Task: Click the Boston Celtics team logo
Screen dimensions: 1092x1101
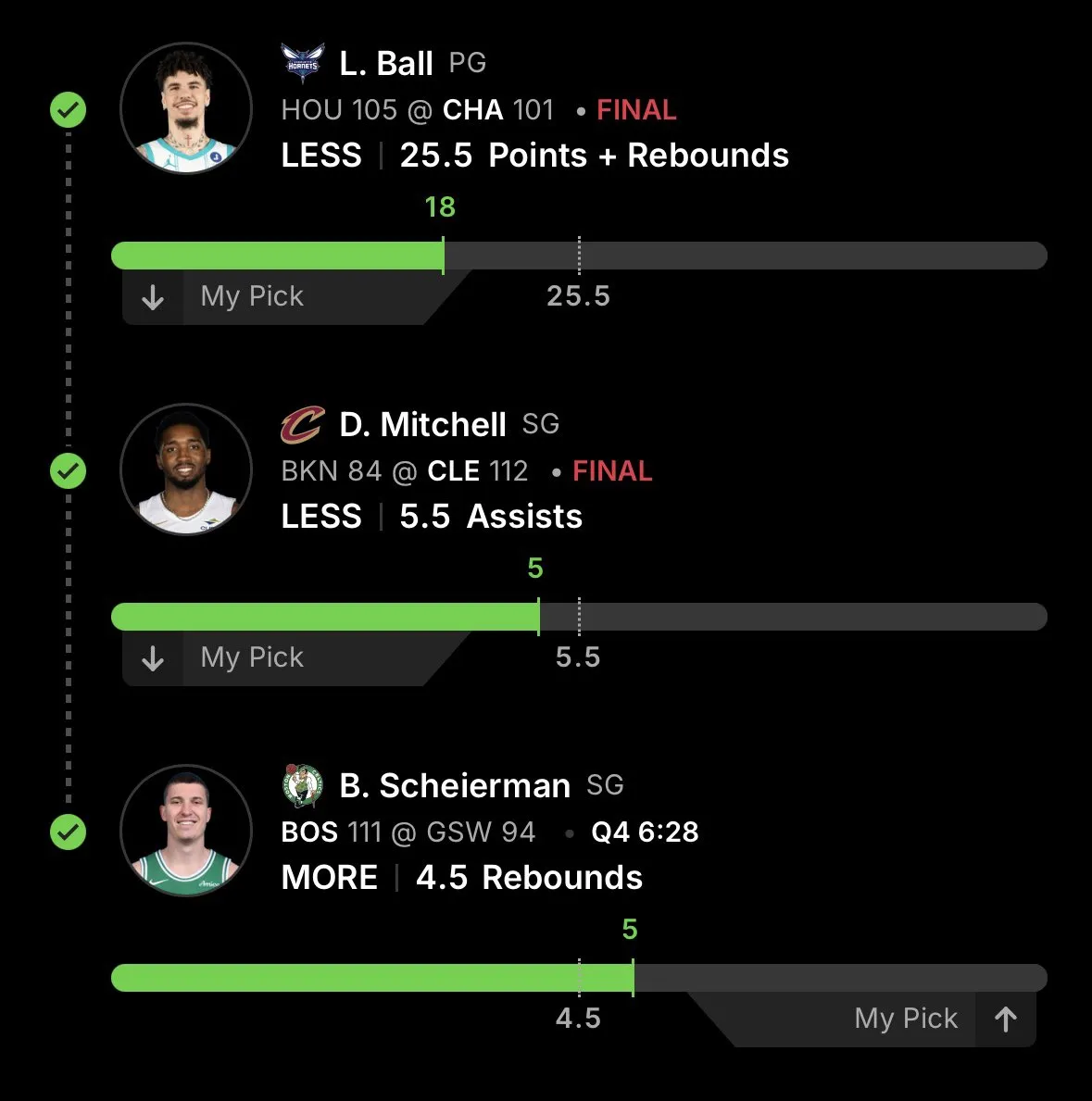Action: point(303,786)
